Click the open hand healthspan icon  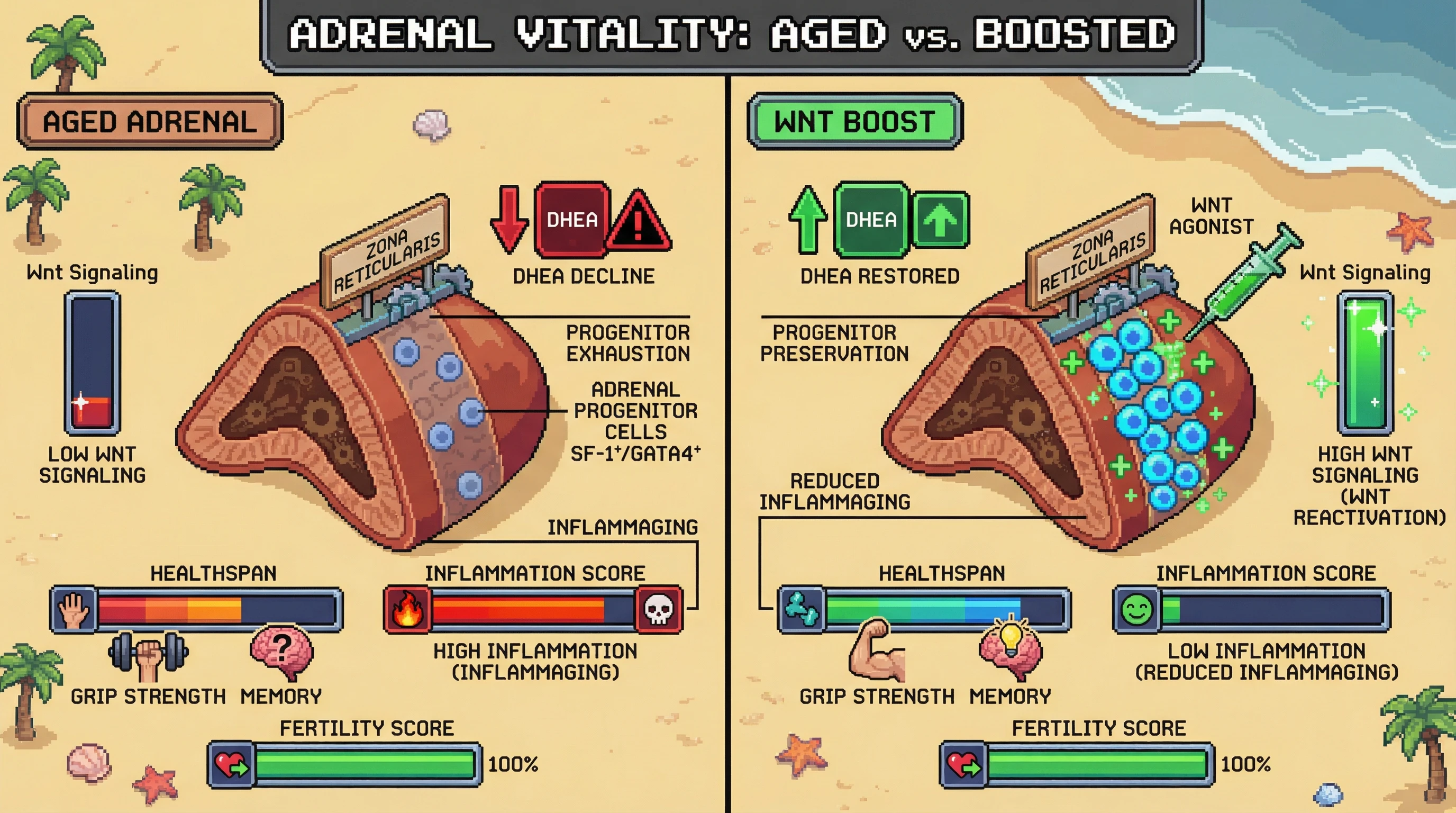(x=75, y=609)
